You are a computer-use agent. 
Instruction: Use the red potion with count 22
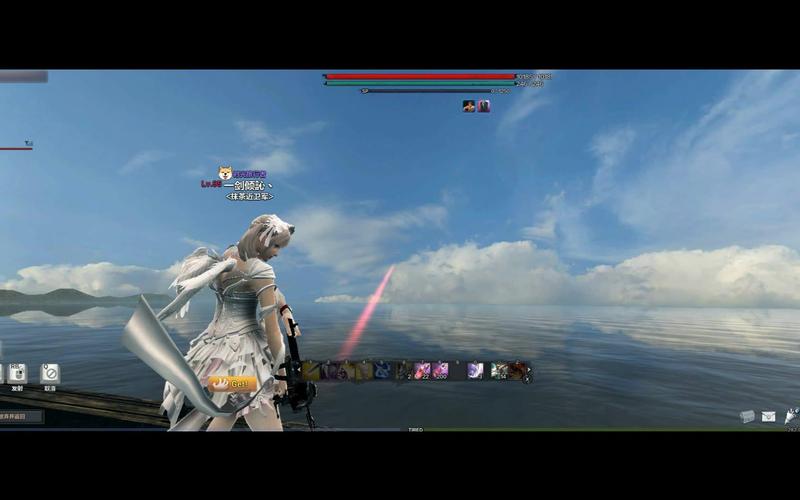(423, 371)
